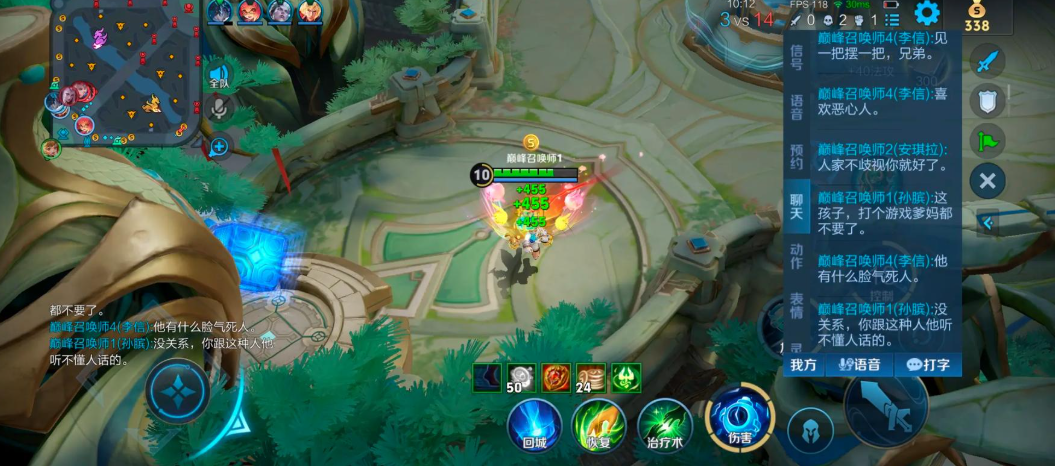The height and width of the screenshot is (466, 1055).
Task: Close the chat panel with X
Action: pos(987,181)
